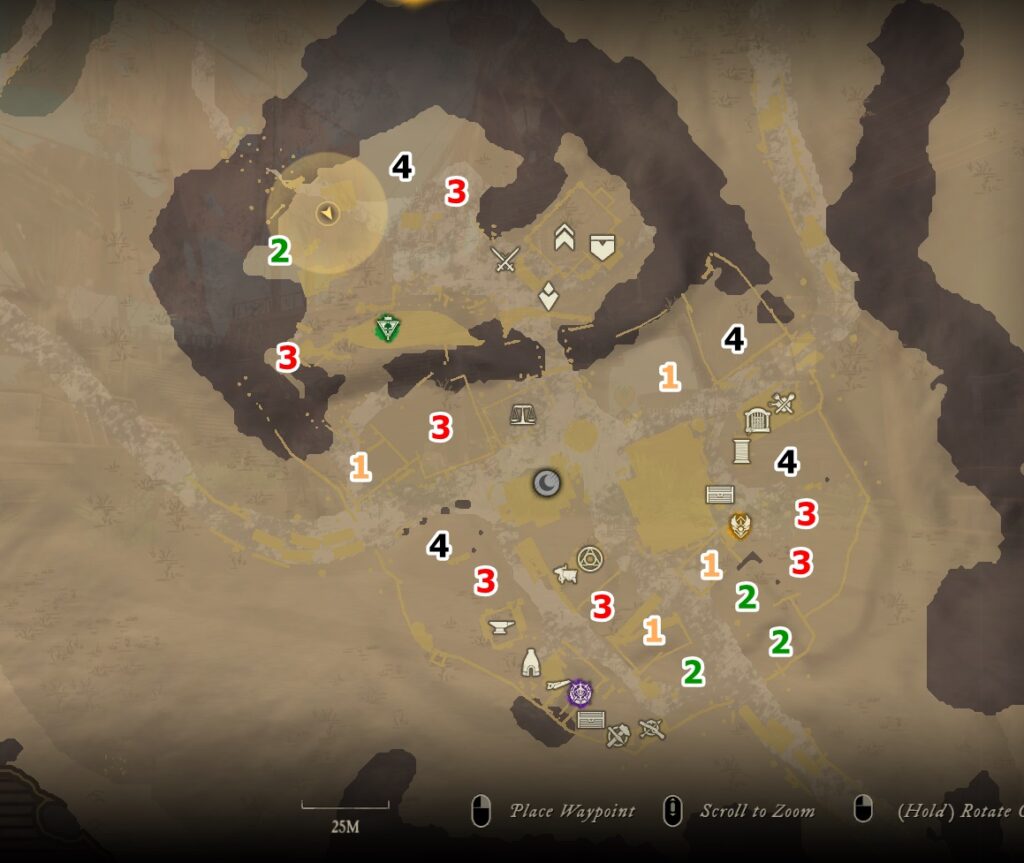Click the thread spool loom icon

click(x=741, y=451)
